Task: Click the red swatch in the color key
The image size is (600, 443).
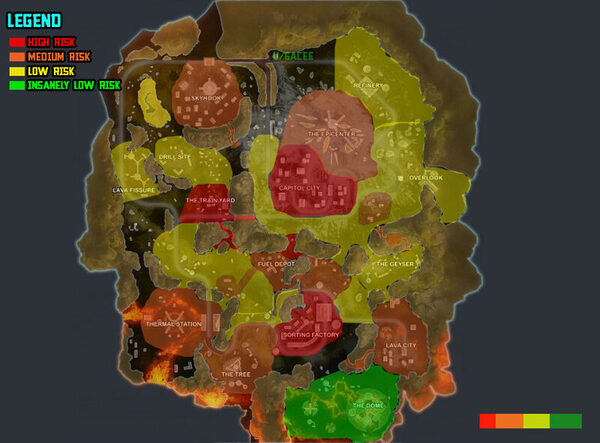Action: 488,421
